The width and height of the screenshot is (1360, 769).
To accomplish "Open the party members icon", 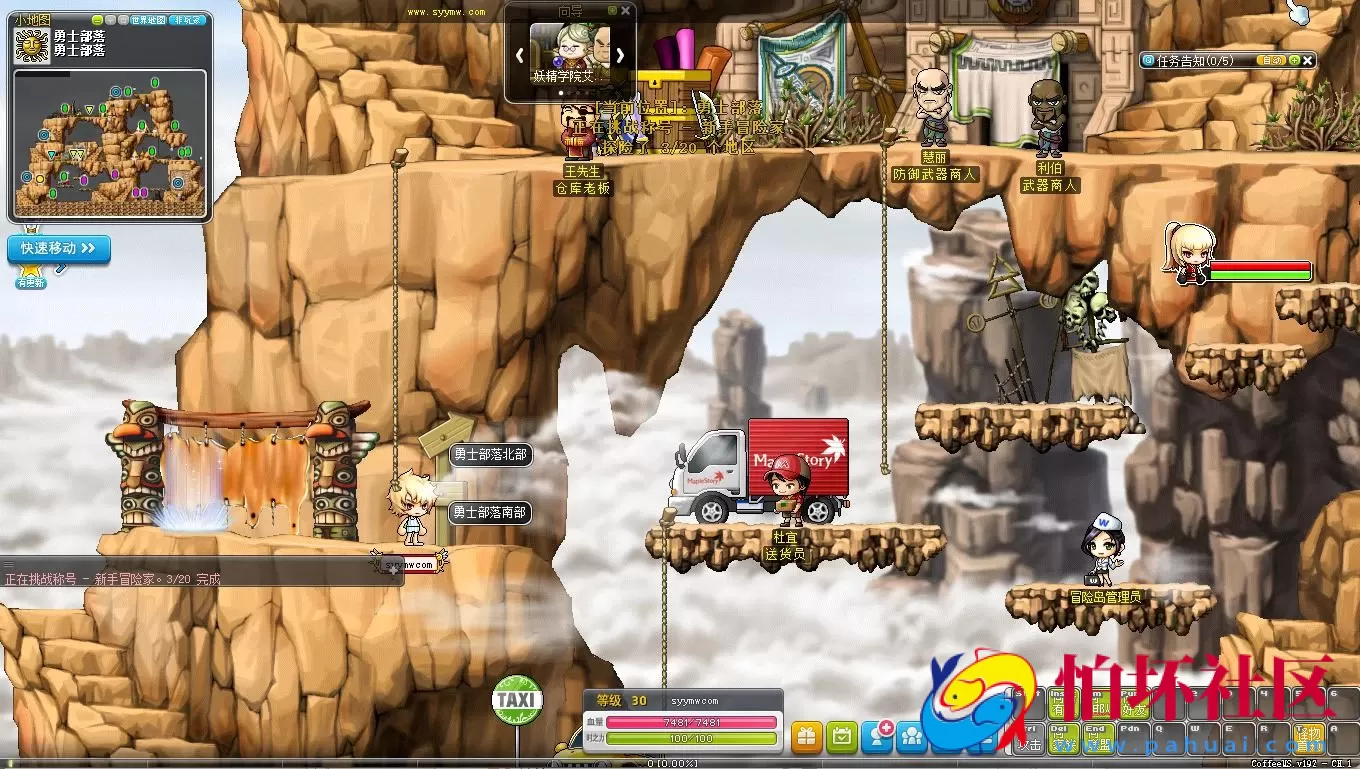I will coord(910,736).
